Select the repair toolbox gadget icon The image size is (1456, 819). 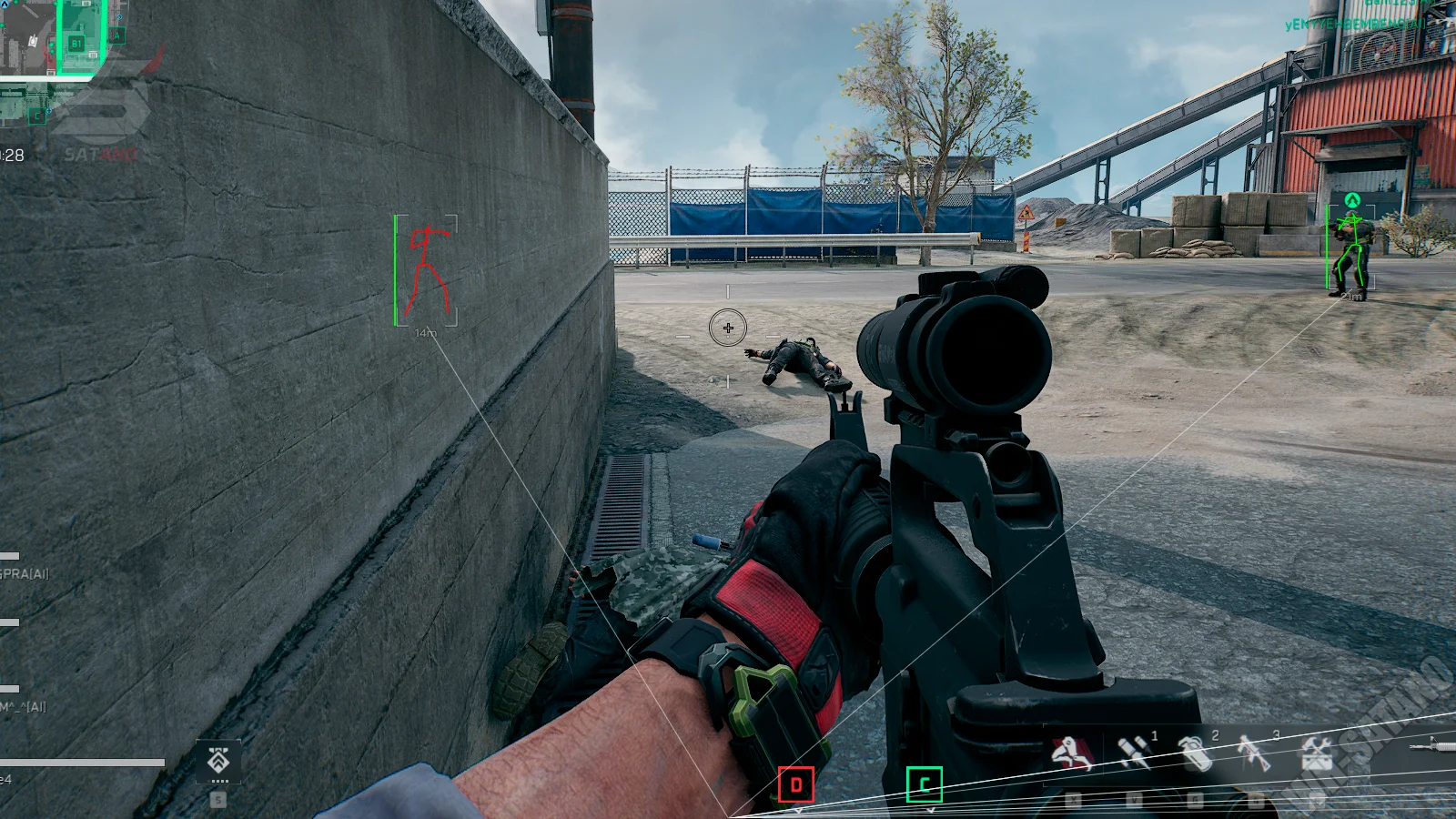(x=1316, y=753)
